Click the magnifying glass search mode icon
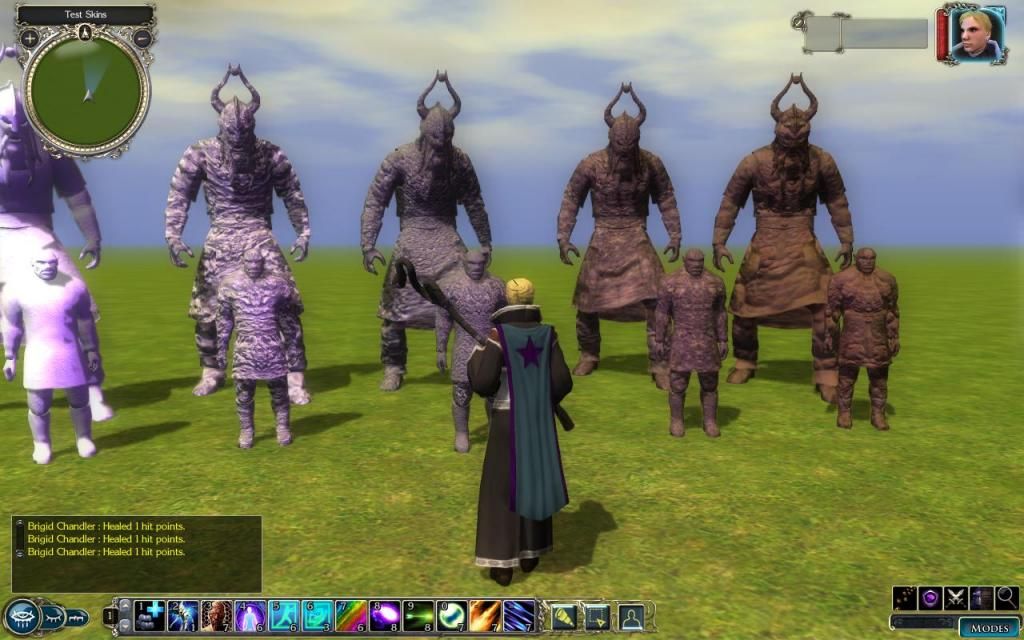Viewport: 1024px width, 640px height. 1006,598
